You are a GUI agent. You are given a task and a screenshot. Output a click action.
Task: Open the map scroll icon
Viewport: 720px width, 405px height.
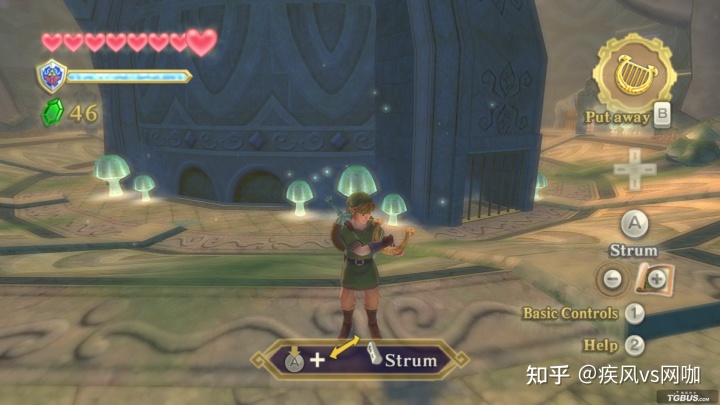click(654, 280)
